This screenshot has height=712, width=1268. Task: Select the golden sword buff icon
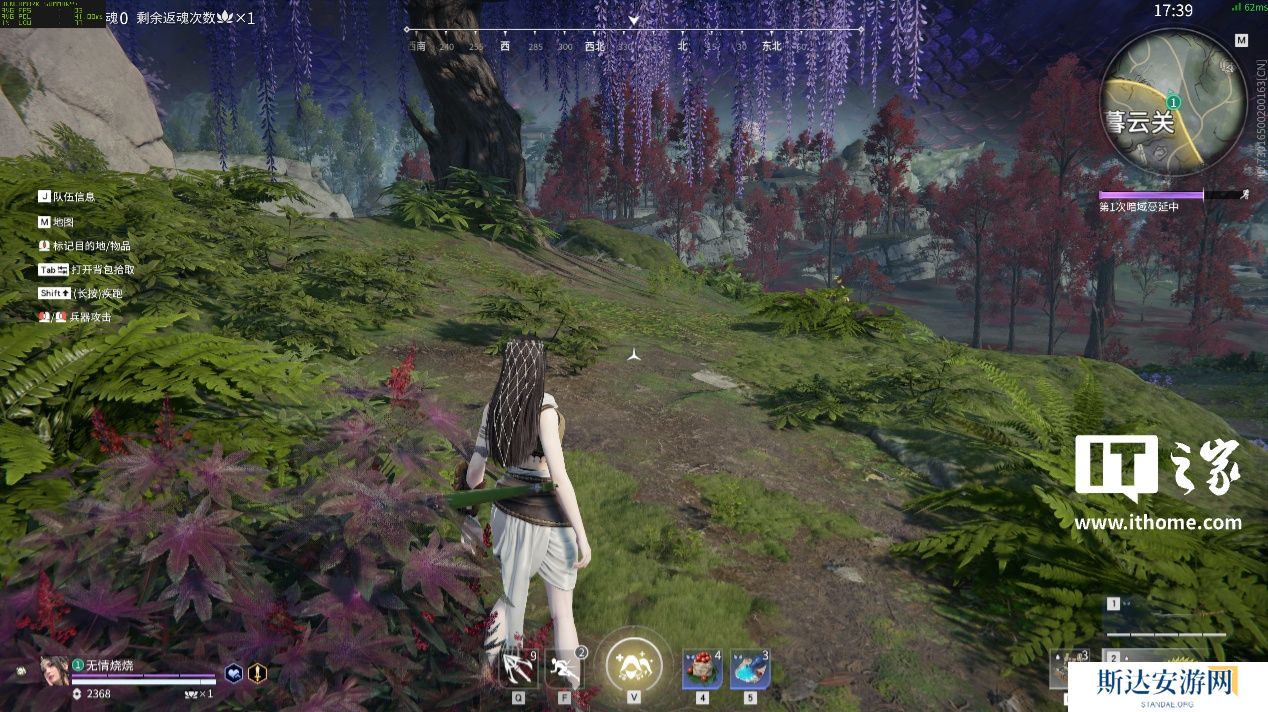tap(257, 673)
